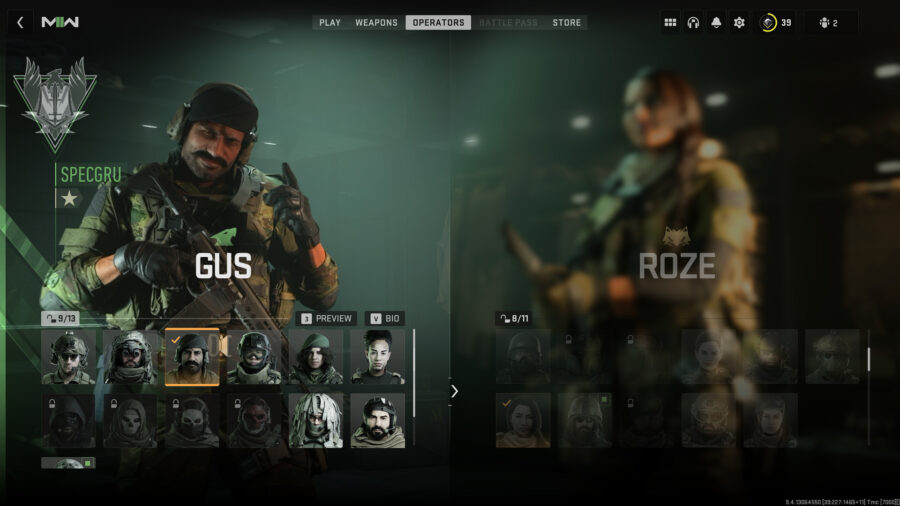Viewport: 900px width, 506px height.
Task: Open the operator Bio
Action: (385, 318)
